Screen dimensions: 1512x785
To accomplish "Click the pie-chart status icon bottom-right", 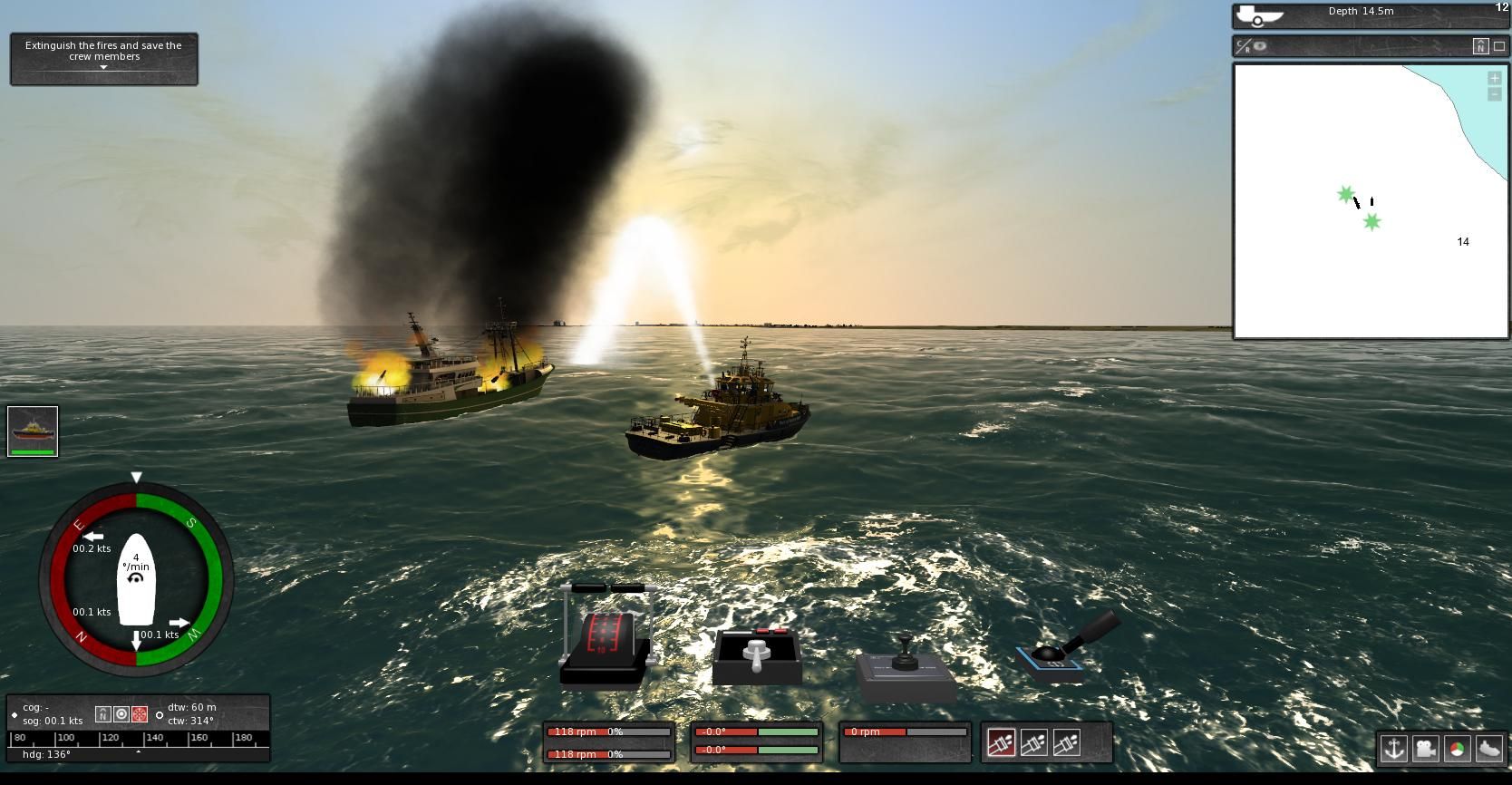I will (1458, 748).
